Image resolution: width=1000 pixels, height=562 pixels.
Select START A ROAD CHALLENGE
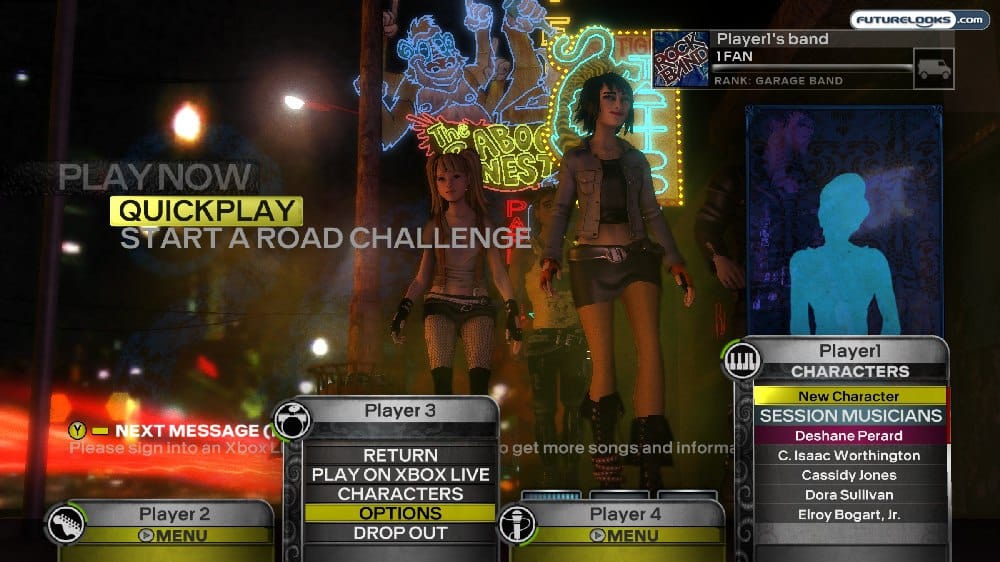[325, 238]
